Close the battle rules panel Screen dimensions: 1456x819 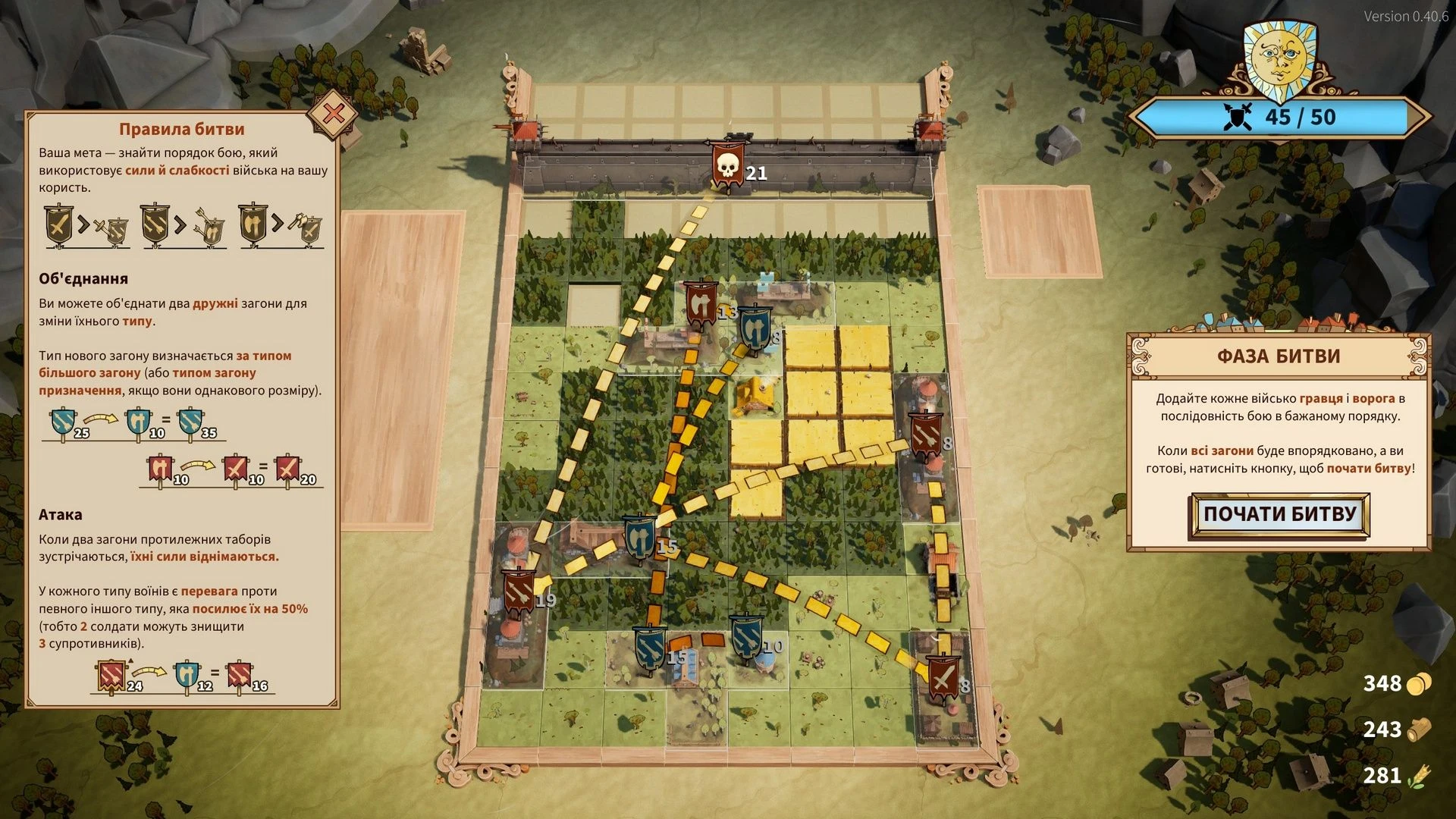(333, 115)
